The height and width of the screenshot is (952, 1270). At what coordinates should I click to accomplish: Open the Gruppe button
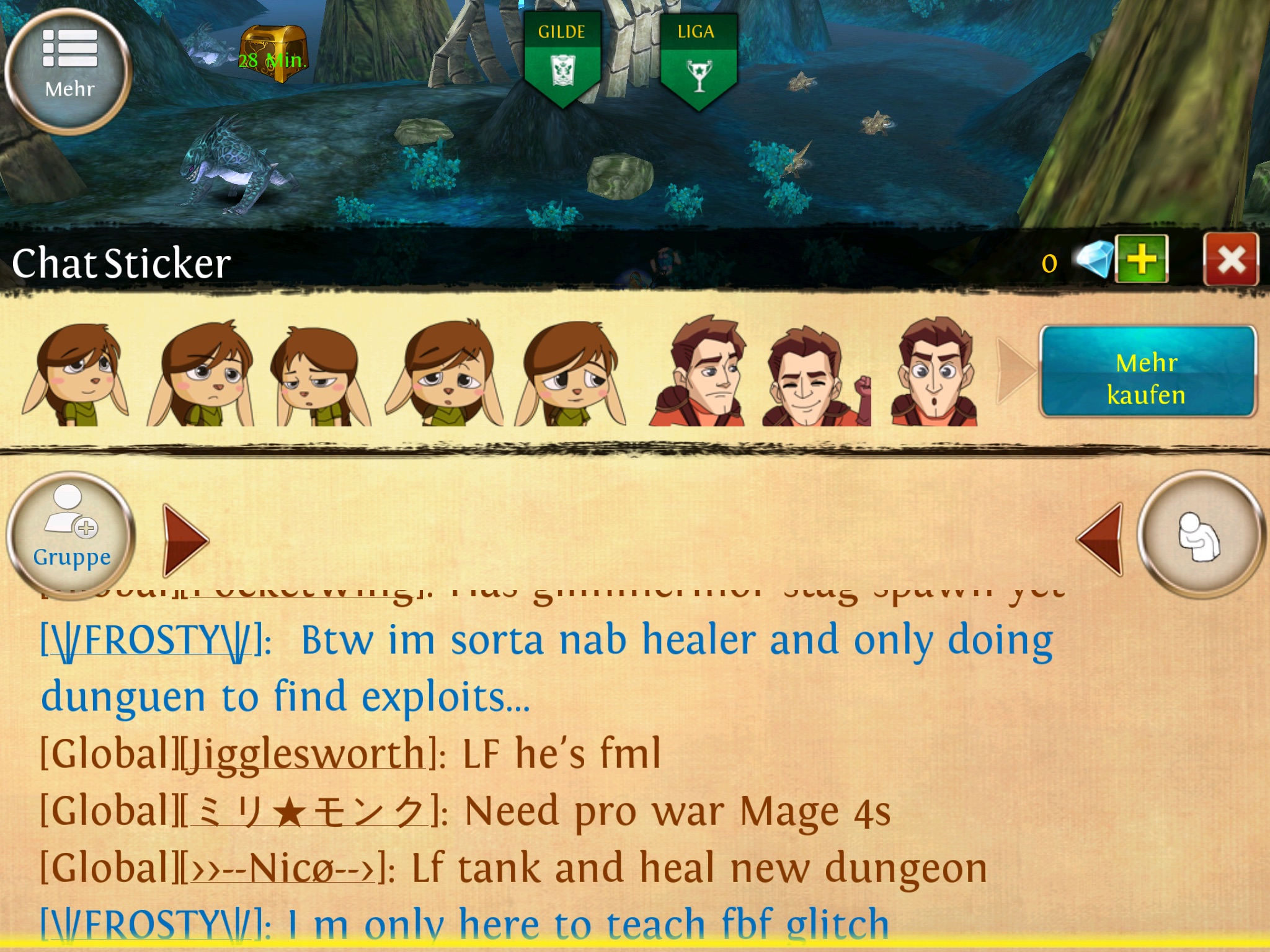(x=71, y=535)
